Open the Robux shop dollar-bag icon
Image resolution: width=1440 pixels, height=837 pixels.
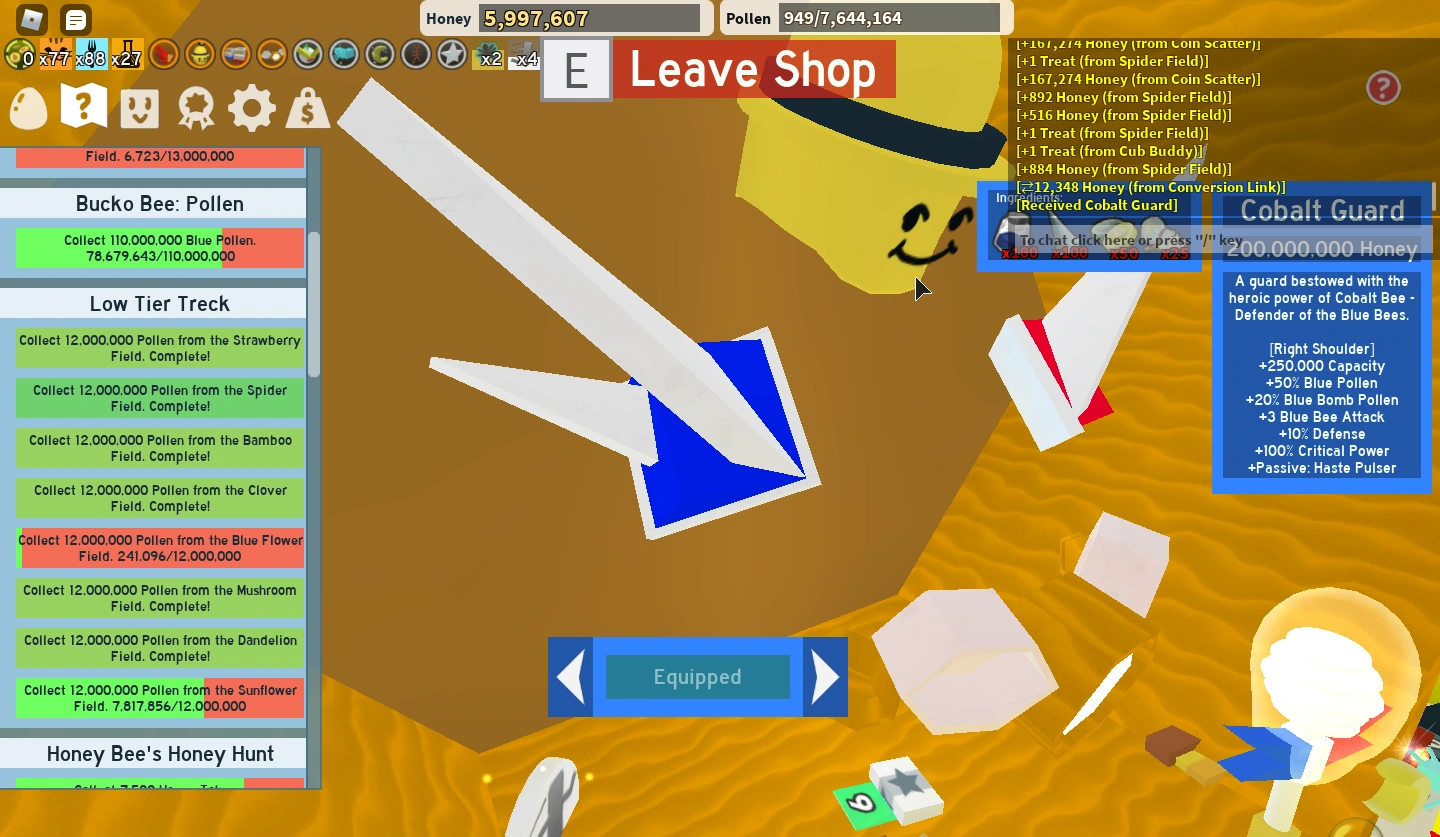307,107
